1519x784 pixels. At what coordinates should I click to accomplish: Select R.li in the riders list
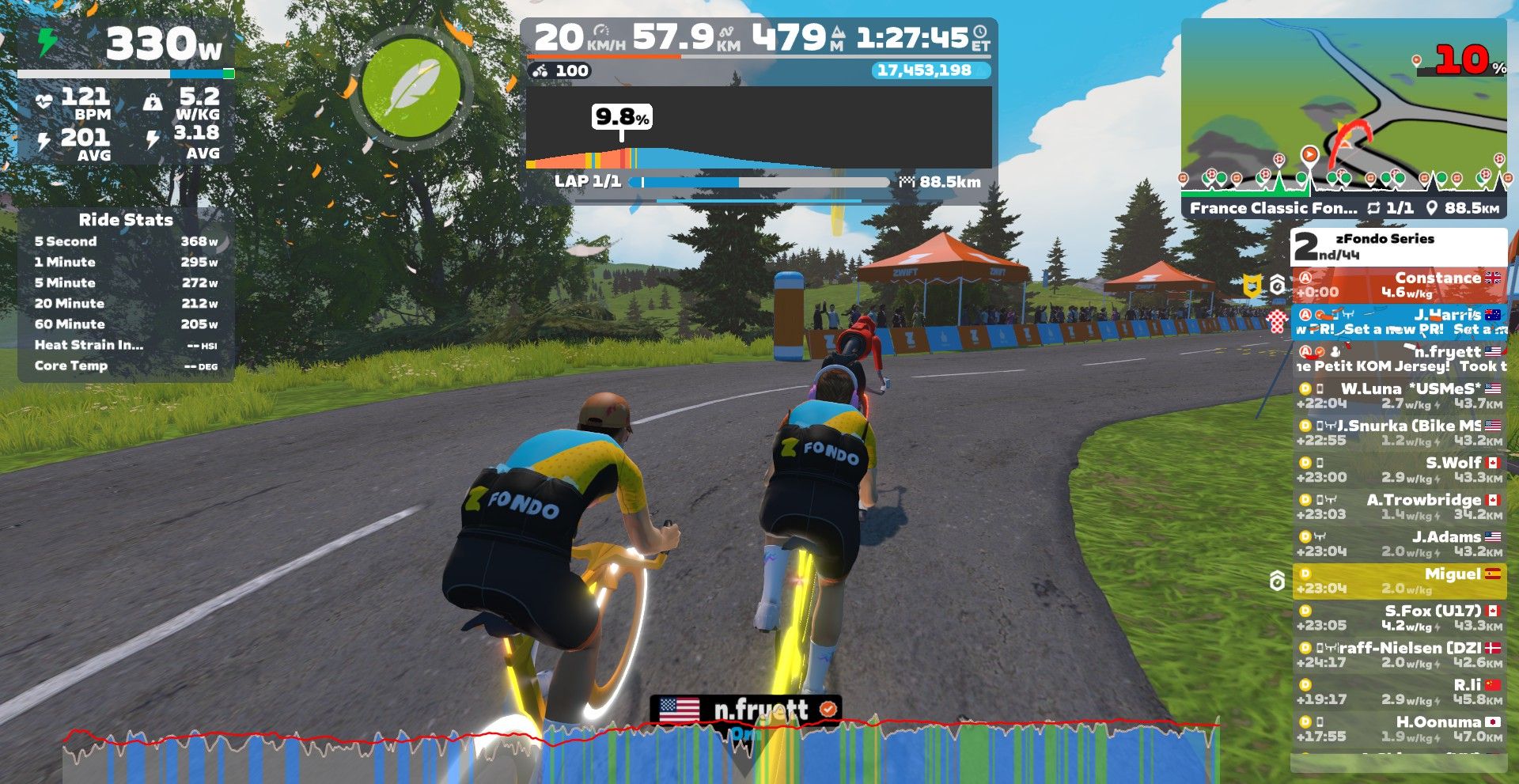tap(1399, 692)
